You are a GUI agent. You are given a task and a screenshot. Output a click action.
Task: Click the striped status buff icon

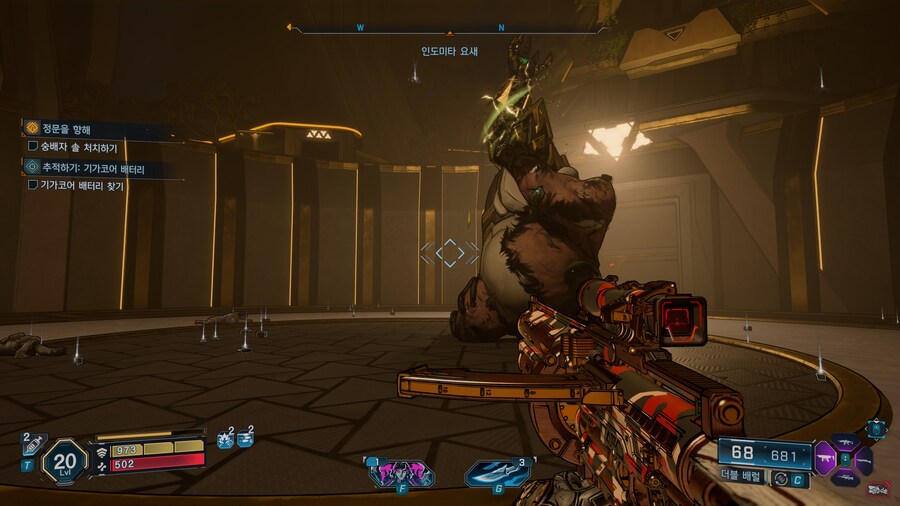tap(245, 440)
